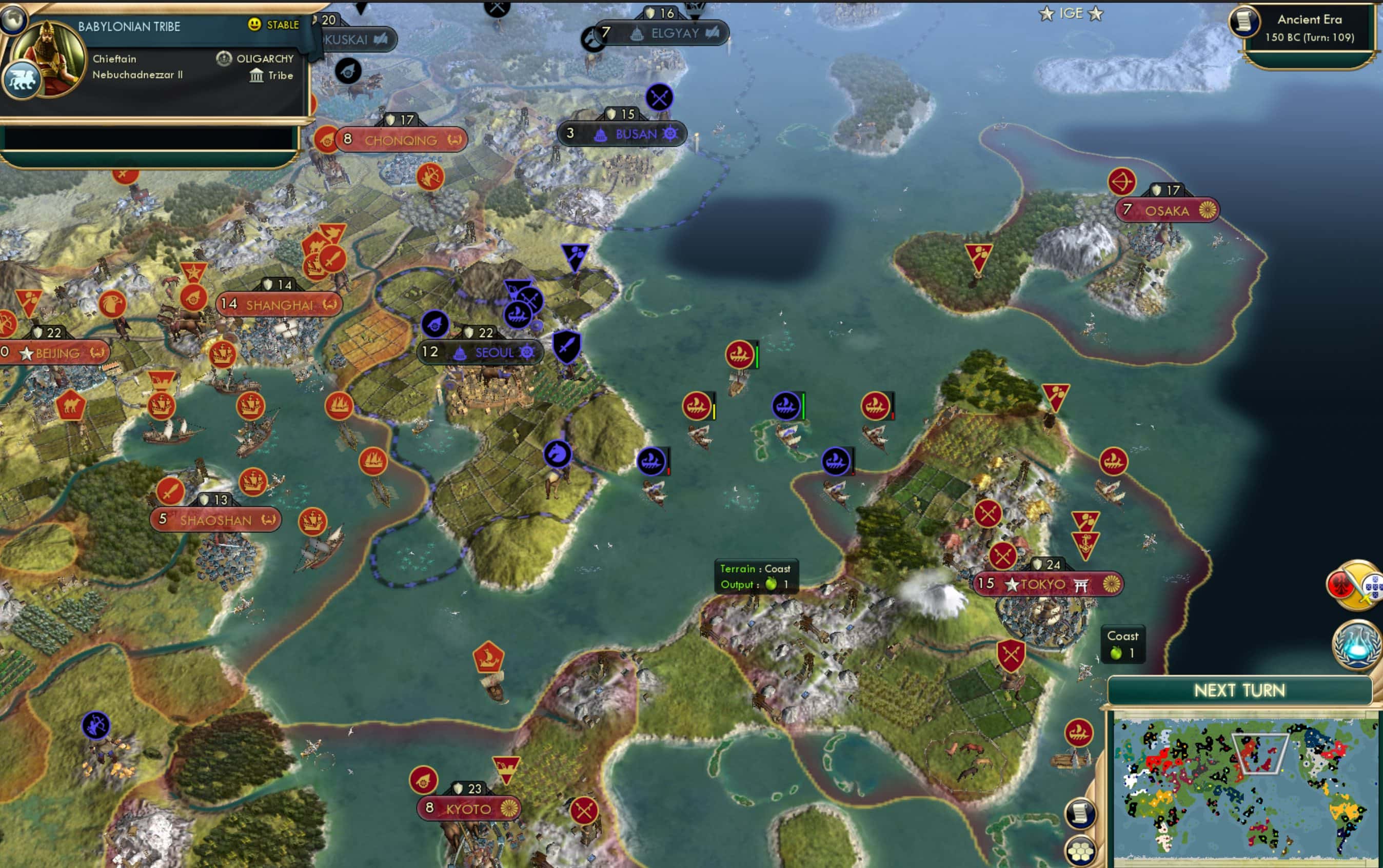Click the OLIGARCHY government label

click(264, 58)
